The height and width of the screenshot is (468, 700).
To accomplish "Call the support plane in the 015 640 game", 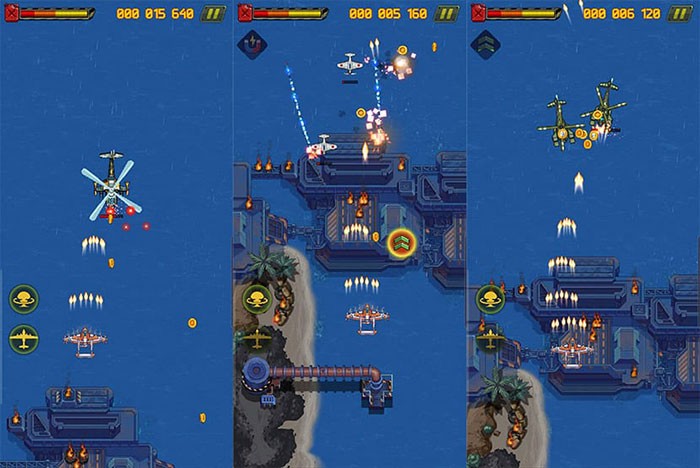I will [x=24, y=338].
